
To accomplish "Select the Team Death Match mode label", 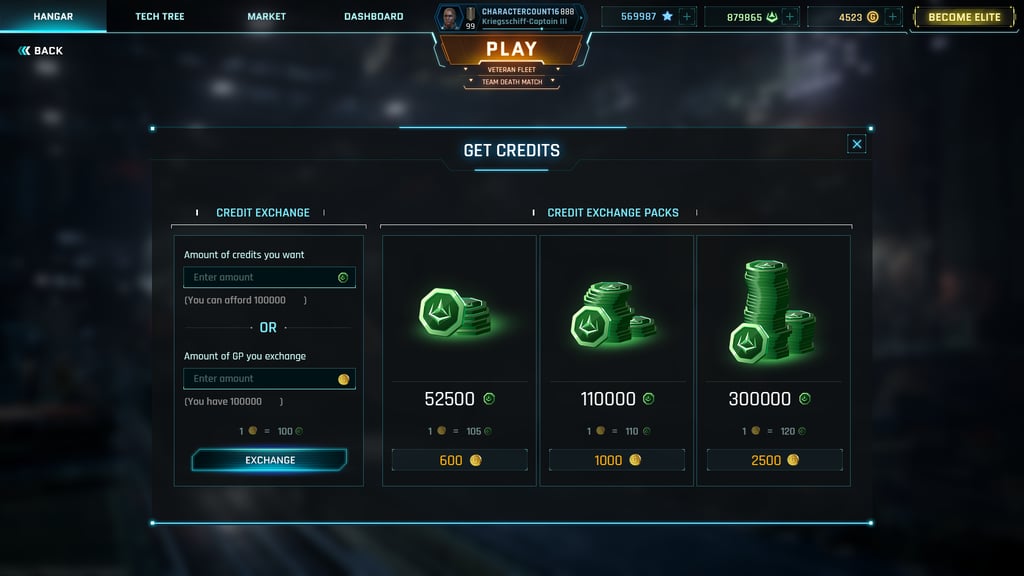I will coord(511,82).
